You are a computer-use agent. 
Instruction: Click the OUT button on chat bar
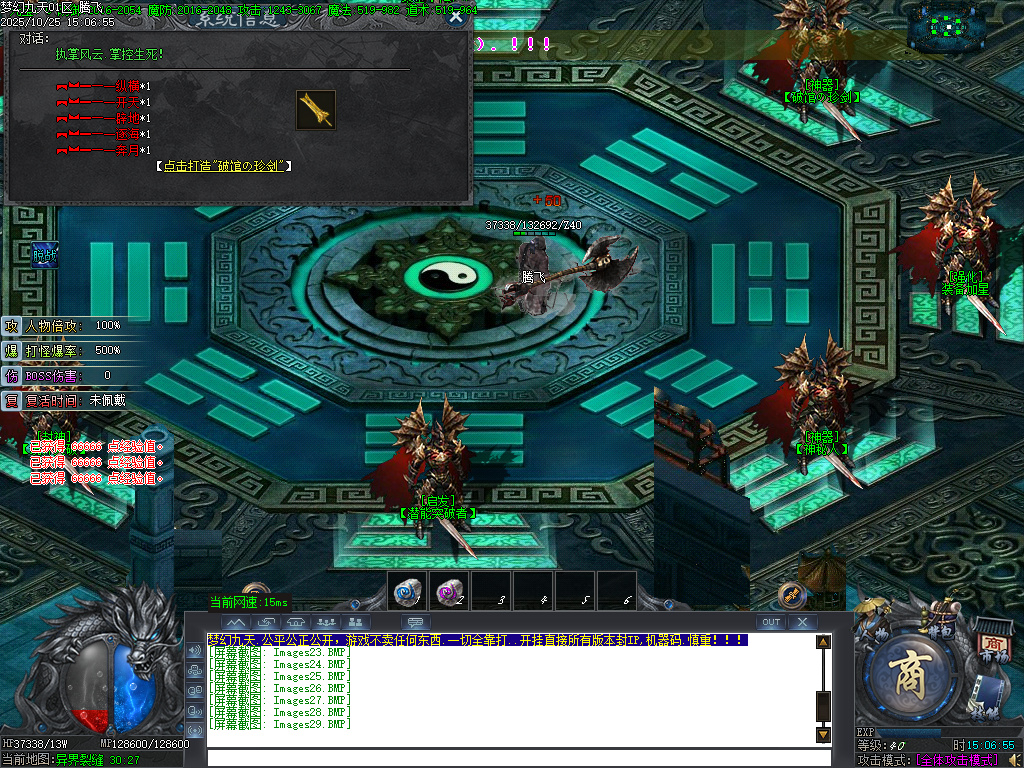pos(770,622)
